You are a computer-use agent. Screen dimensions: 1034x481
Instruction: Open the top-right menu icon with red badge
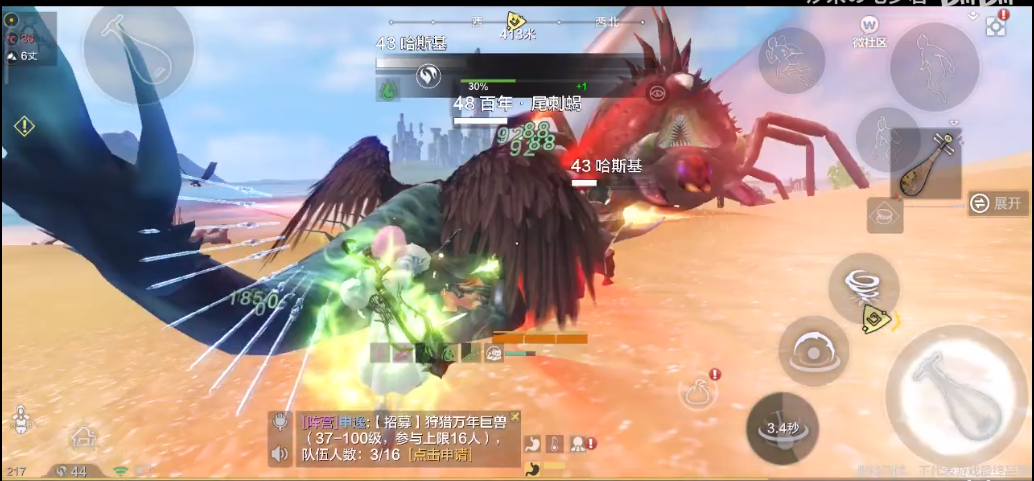pyautogui.click(x=995, y=26)
